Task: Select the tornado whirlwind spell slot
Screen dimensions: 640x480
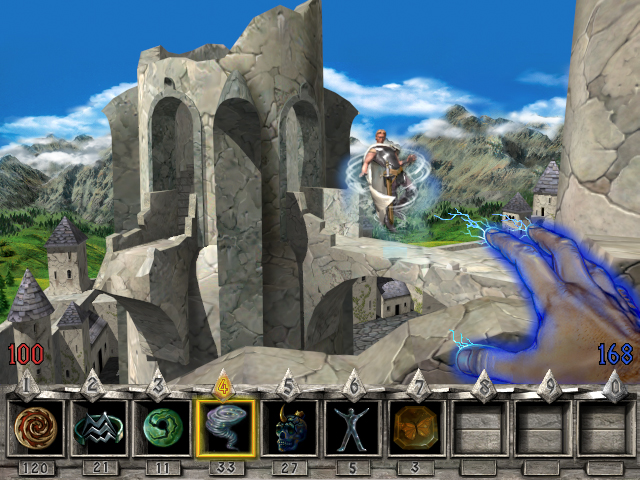Action: 226,428
